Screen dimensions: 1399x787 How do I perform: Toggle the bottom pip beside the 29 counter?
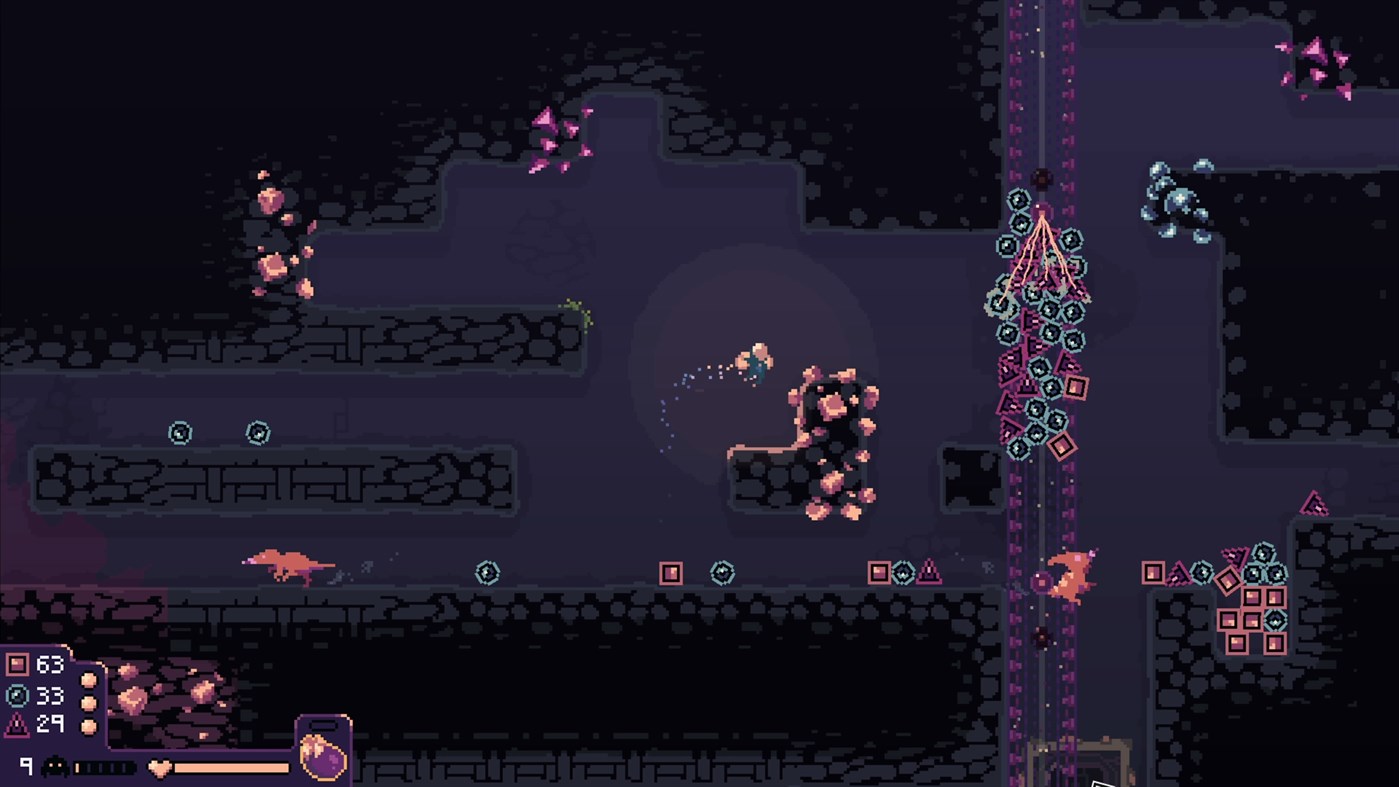click(90, 726)
